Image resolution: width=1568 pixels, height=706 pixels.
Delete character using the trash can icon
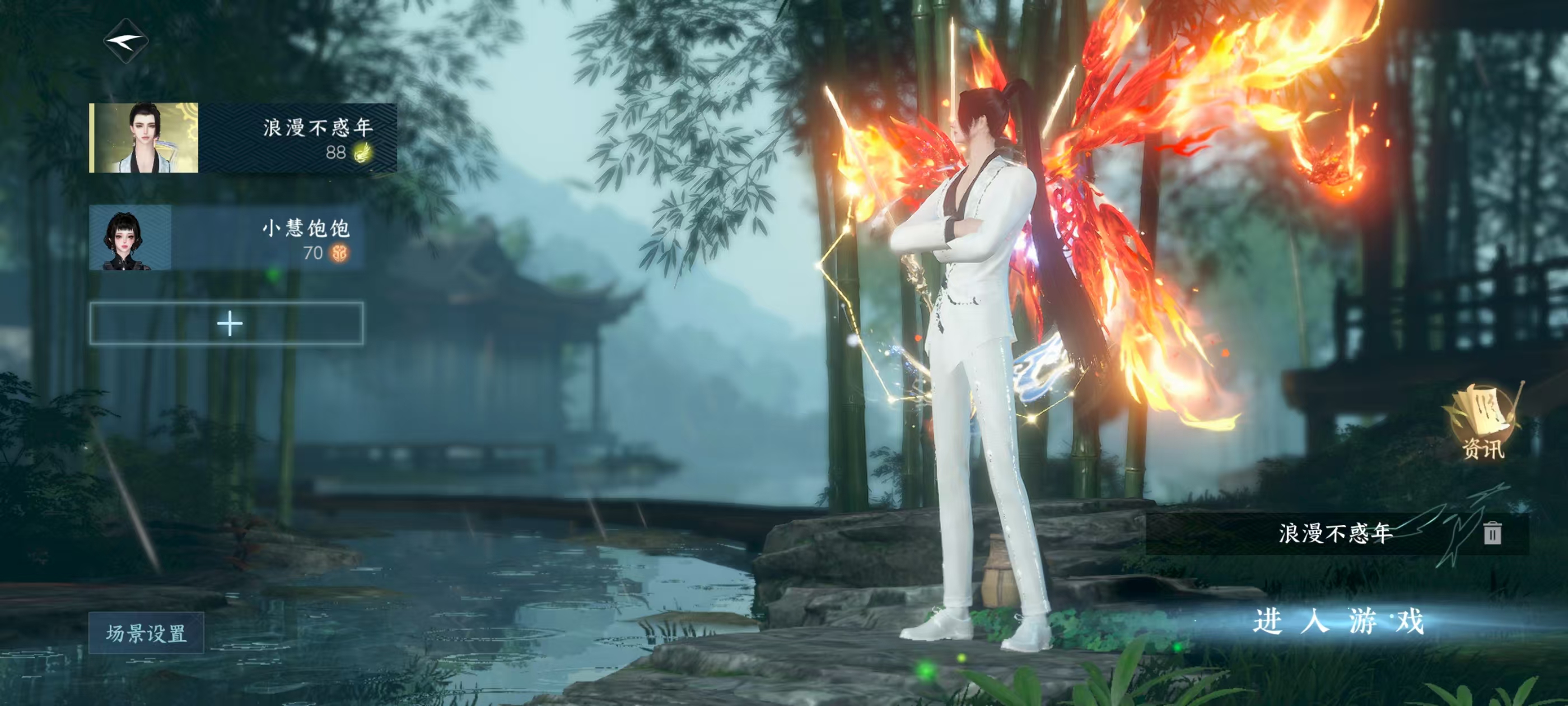1492,533
